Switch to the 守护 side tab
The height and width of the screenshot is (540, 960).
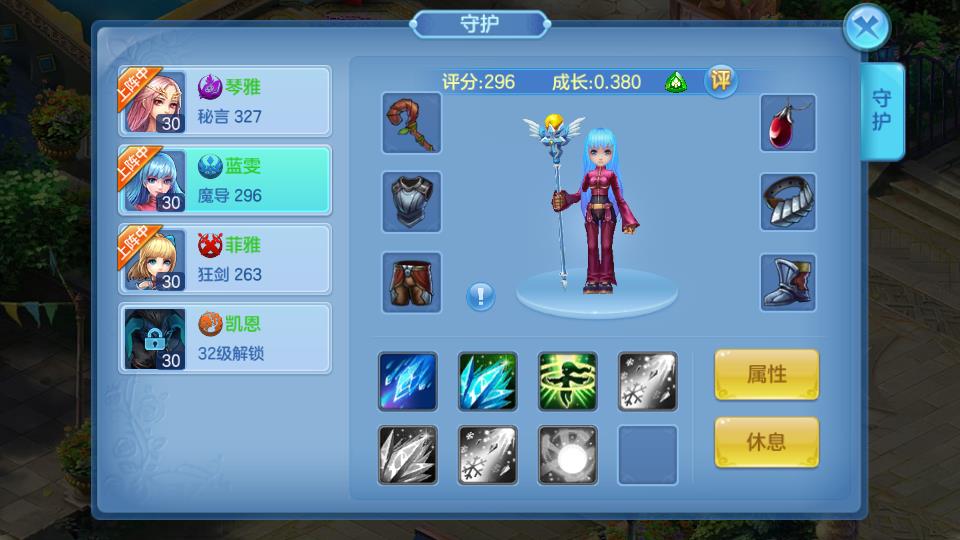(x=882, y=111)
